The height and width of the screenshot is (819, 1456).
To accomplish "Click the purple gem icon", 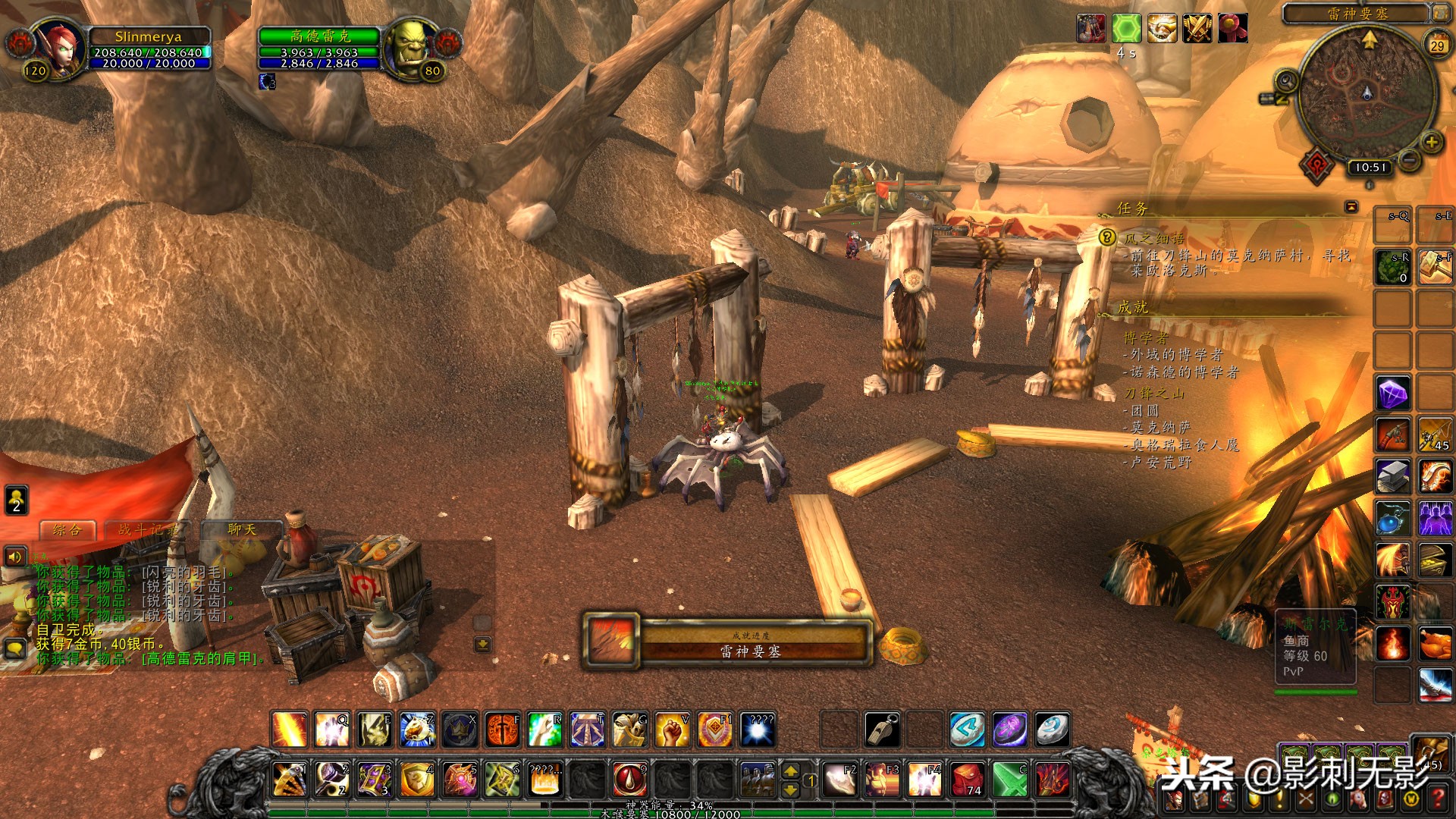I will [x=1393, y=394].
